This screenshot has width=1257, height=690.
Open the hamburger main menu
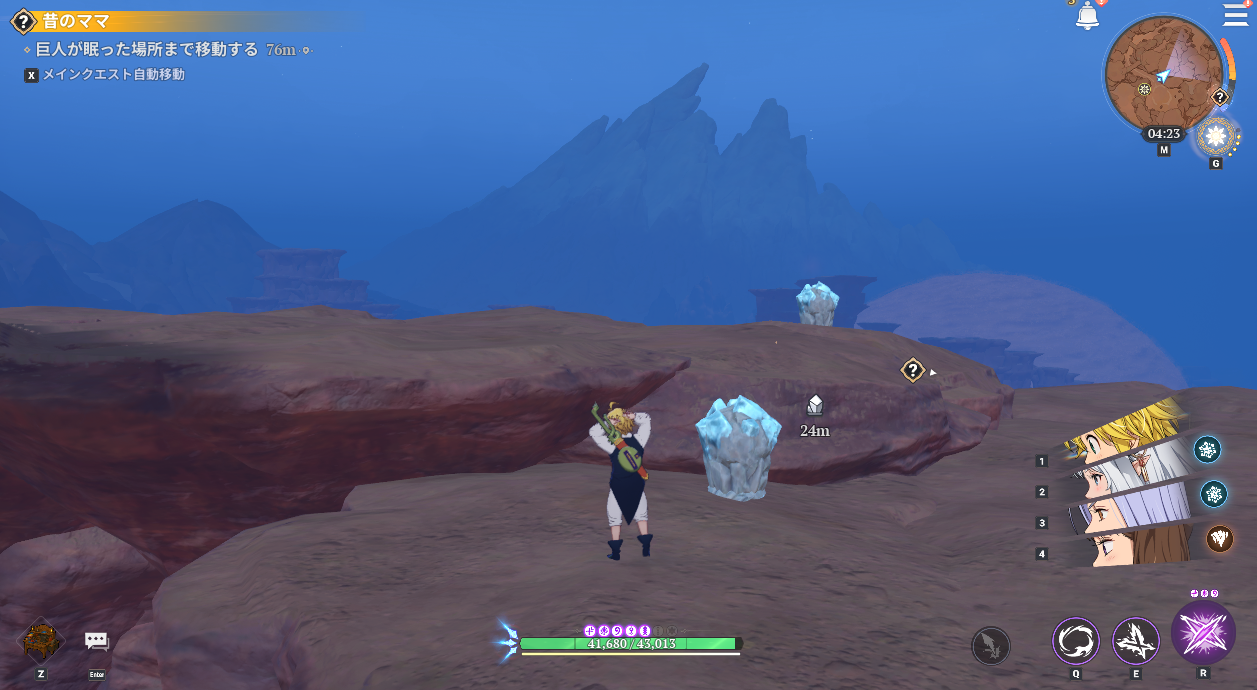1235,15
